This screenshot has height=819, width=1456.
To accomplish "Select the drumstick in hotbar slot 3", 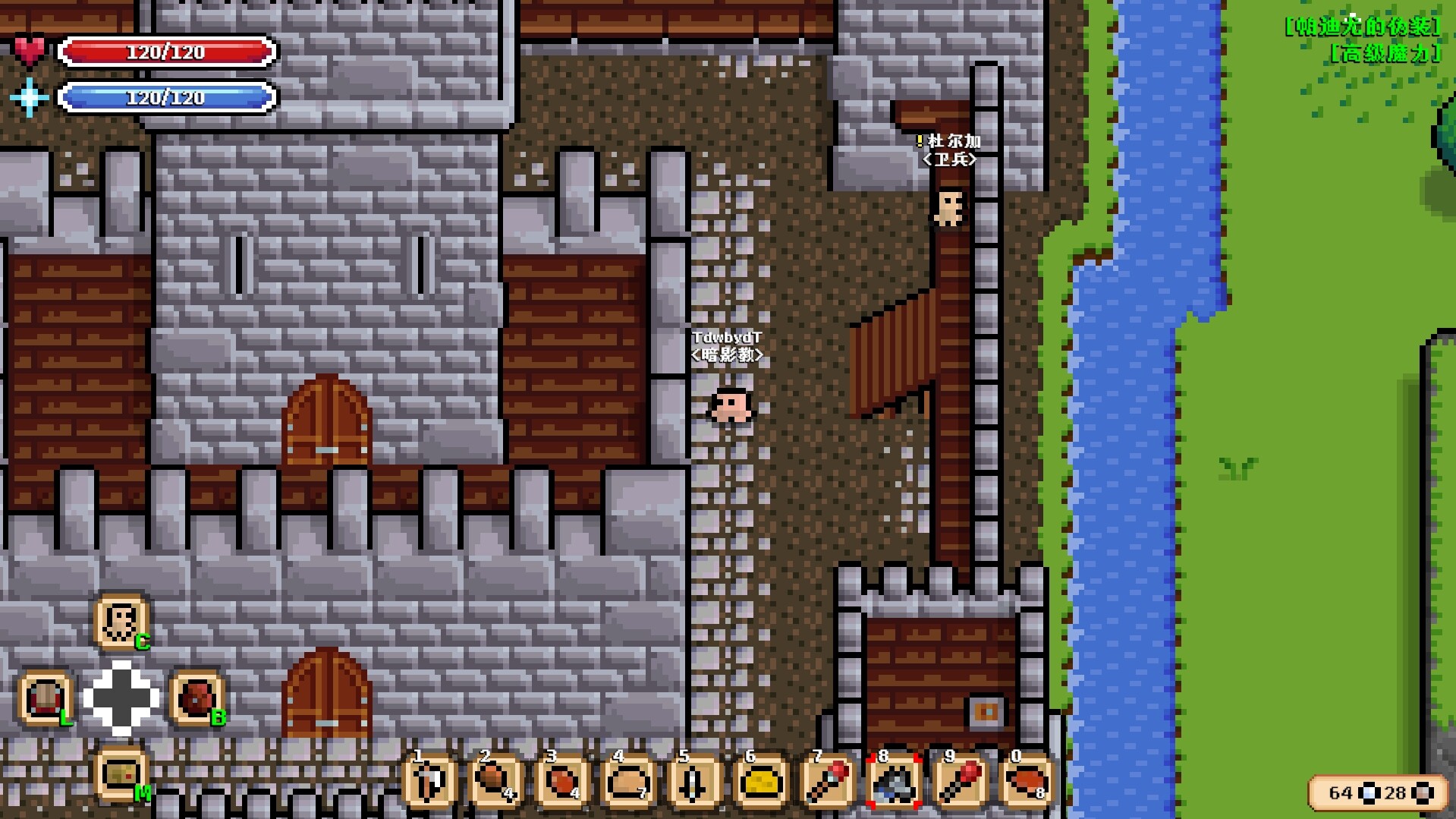I will [x=560, y=782].
